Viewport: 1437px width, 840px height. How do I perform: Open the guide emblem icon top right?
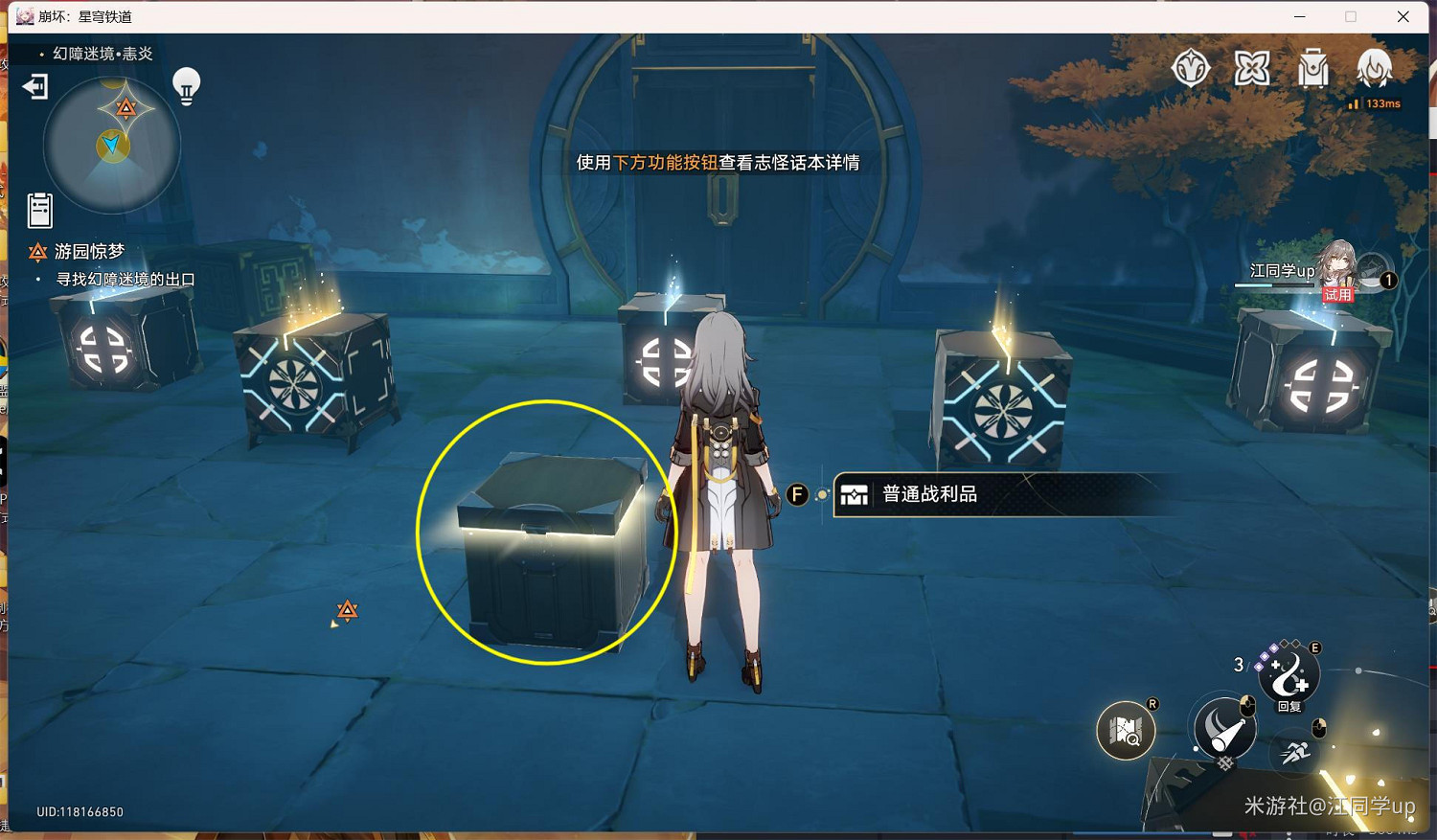pos(1192,68)
